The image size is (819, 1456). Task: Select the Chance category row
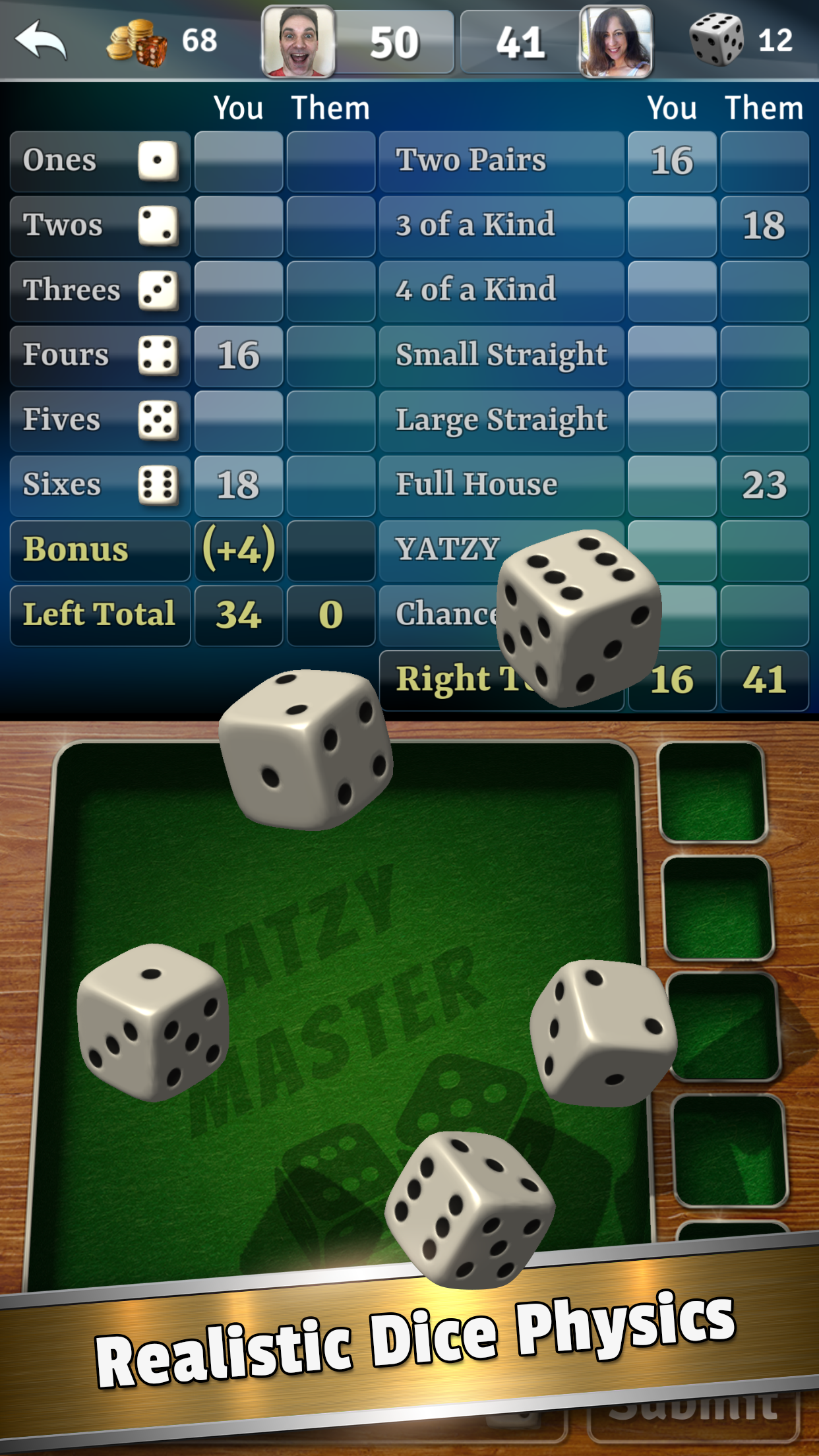click(442, 615)
